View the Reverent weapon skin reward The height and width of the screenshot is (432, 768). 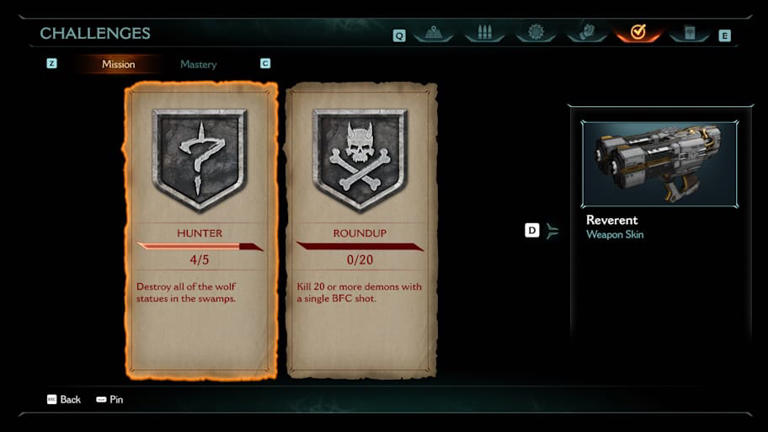659,180
